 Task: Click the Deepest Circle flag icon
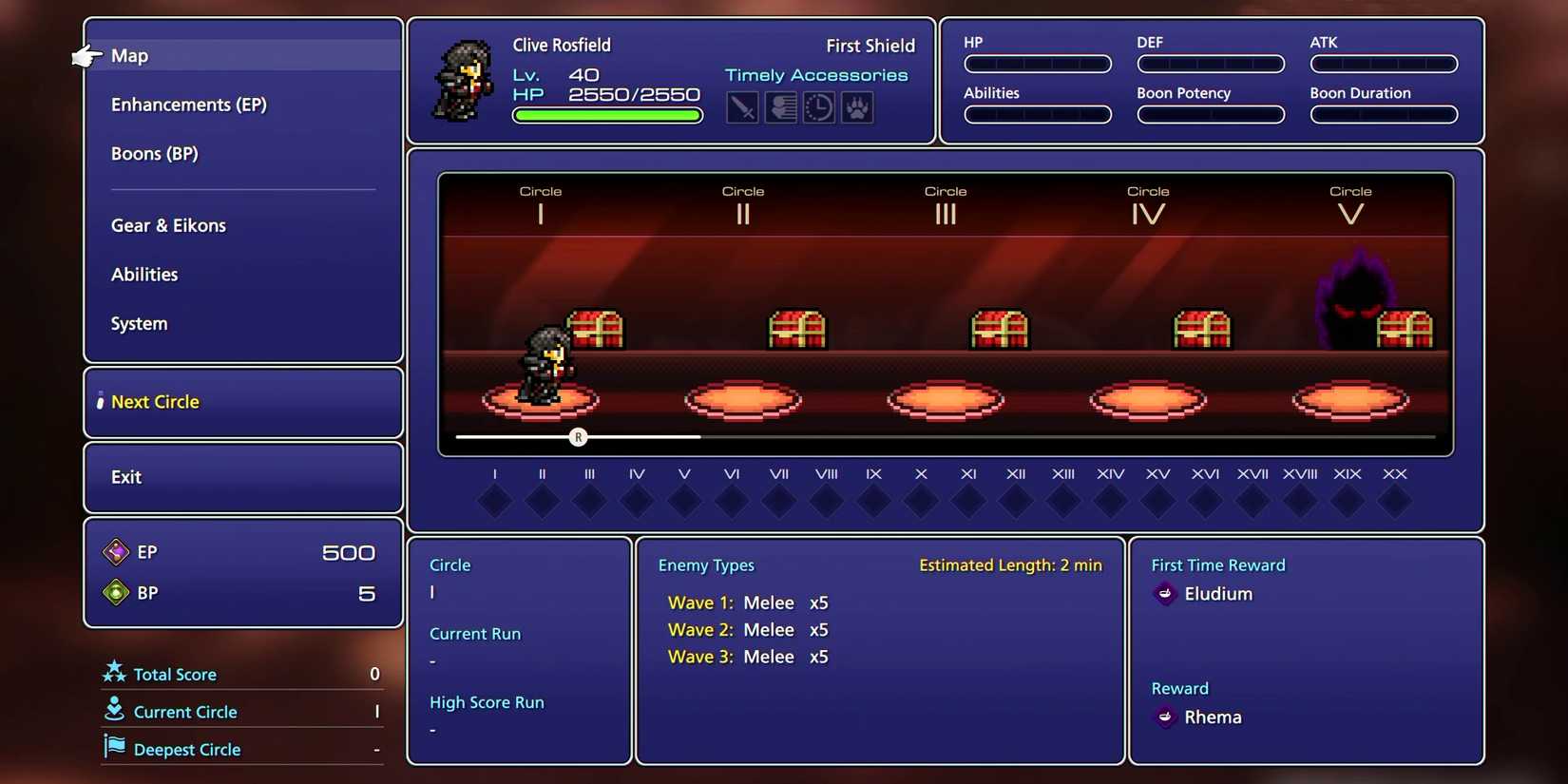(x=114, y=748)
